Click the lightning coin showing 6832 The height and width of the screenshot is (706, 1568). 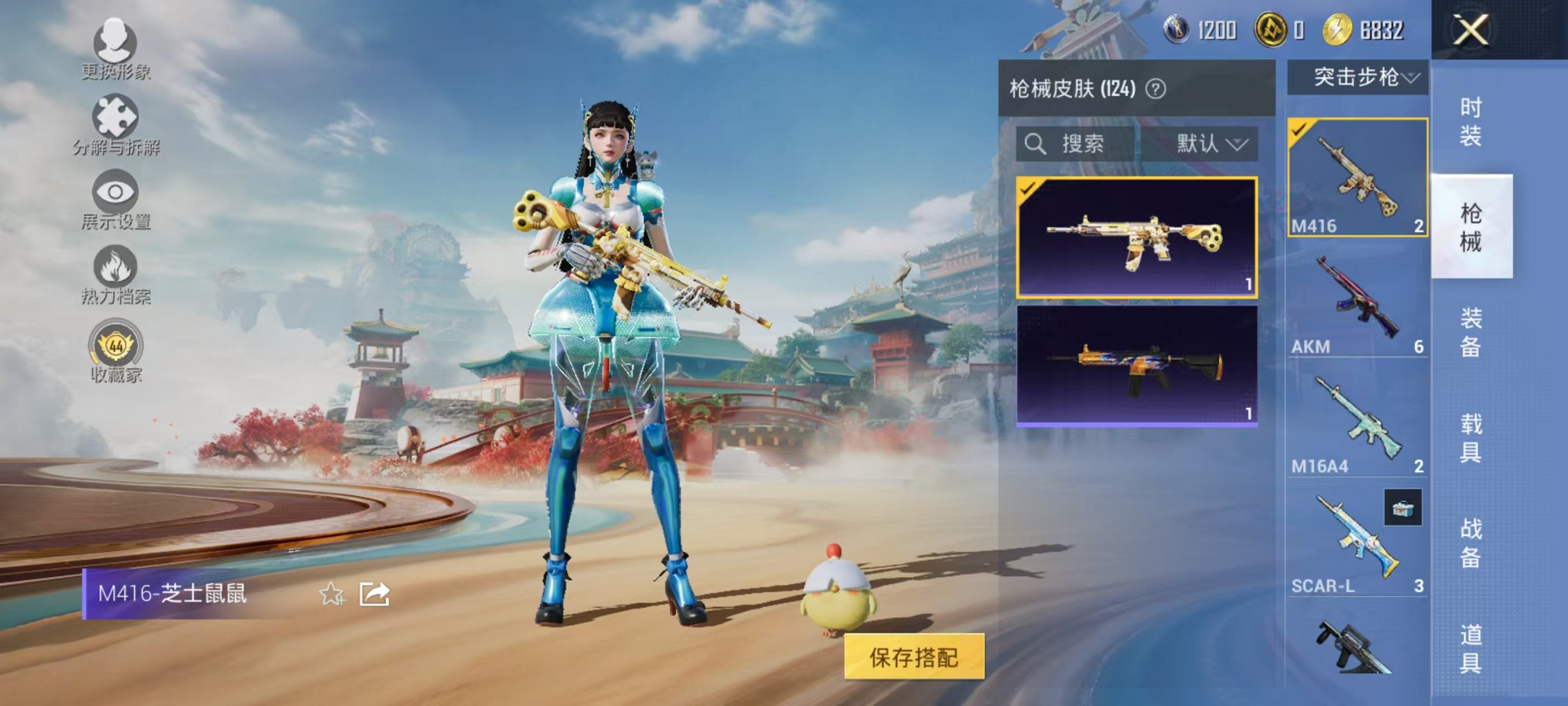click(1338, 28)
